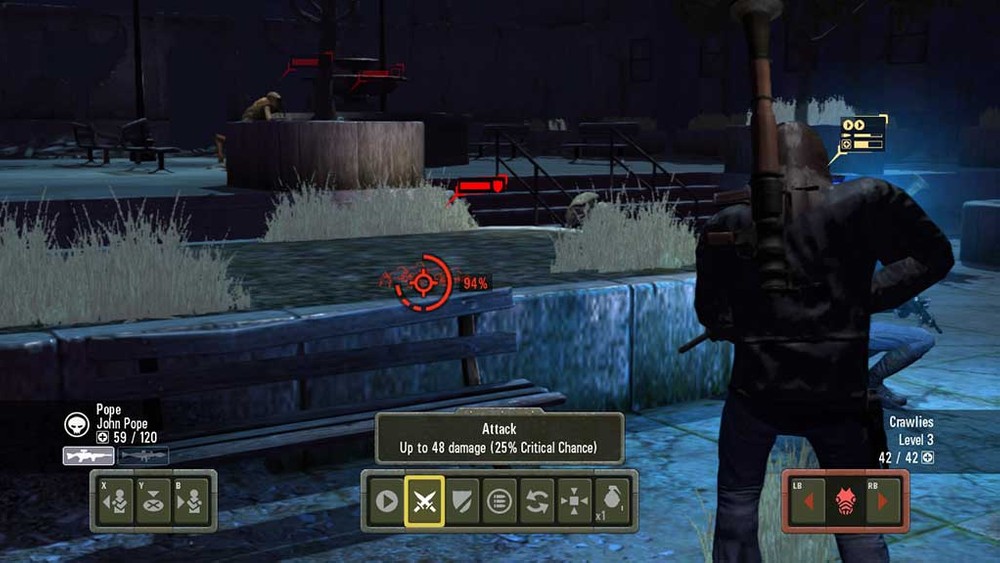Select the crossed swords Attack action
Viewport: 1000px width, 563px height.
tap(424, 501)
